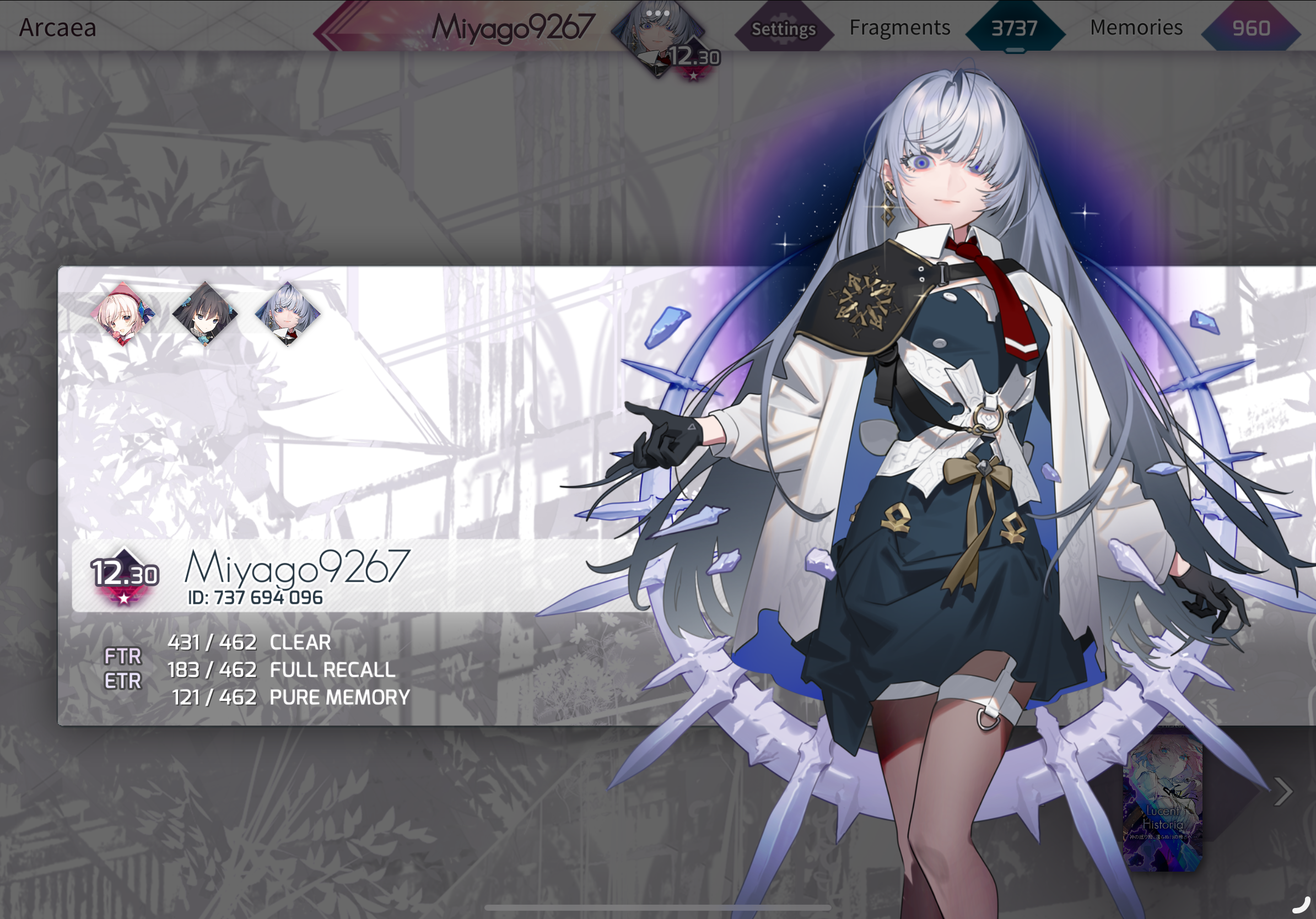Tap the top bar partner avatar icon
The image size is (1316, 919).
pos(658,35)
